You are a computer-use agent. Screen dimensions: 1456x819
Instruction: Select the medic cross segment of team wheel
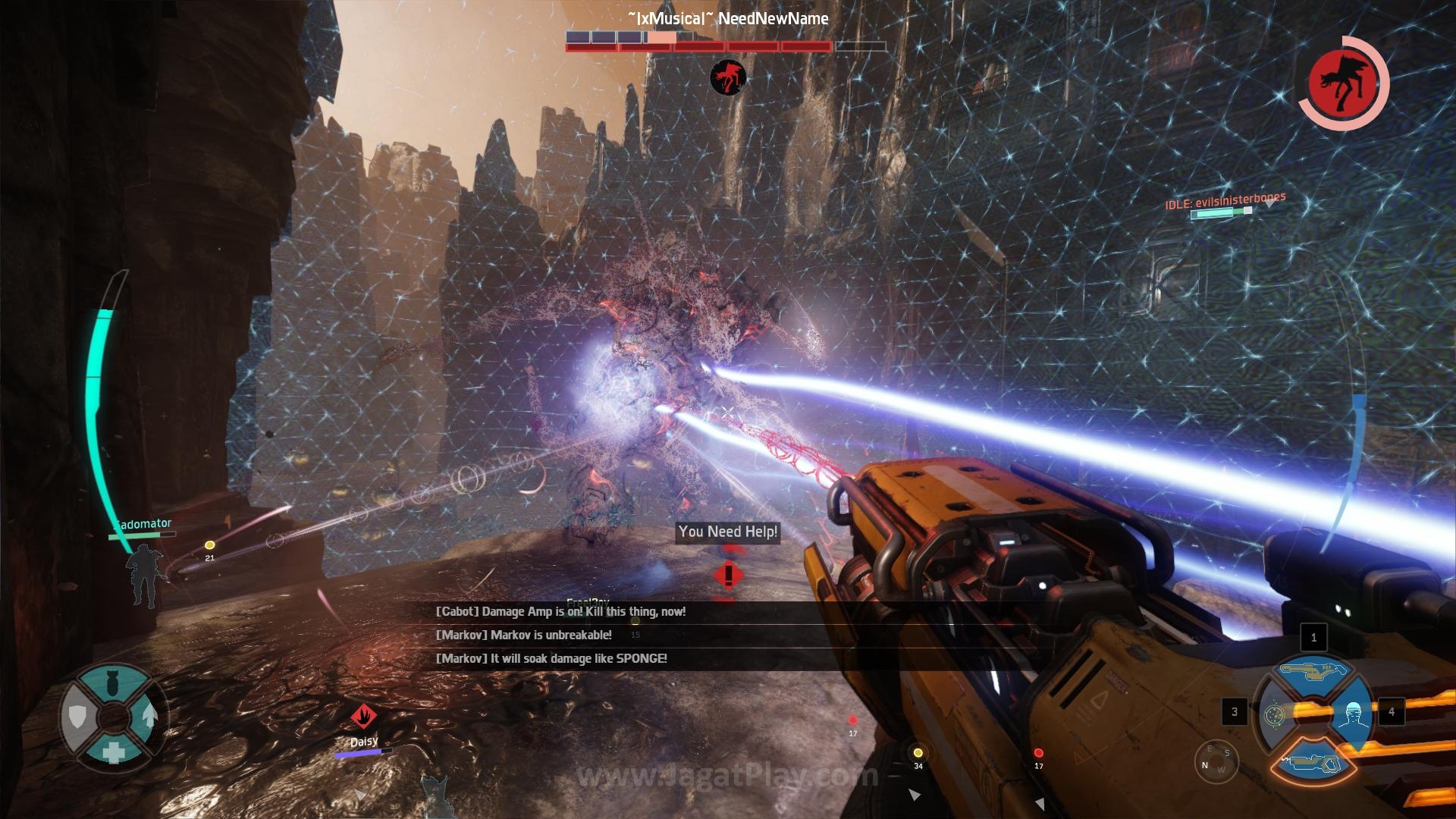click(x=114, y=752)
